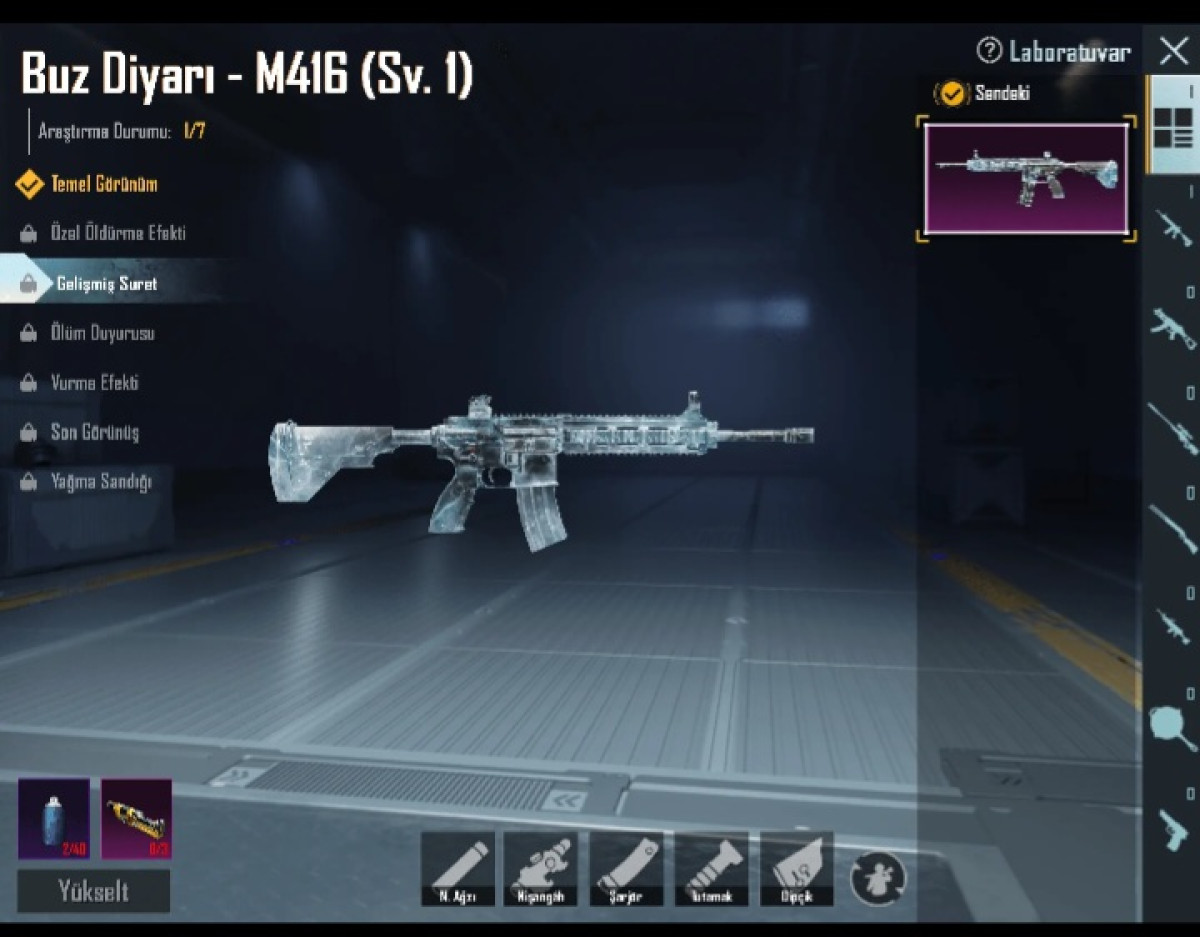Image resolution: width=1200 pixels, height=937 pixels.
Task: Click the Yükselt upgrade button
Action: pos(93,891)
